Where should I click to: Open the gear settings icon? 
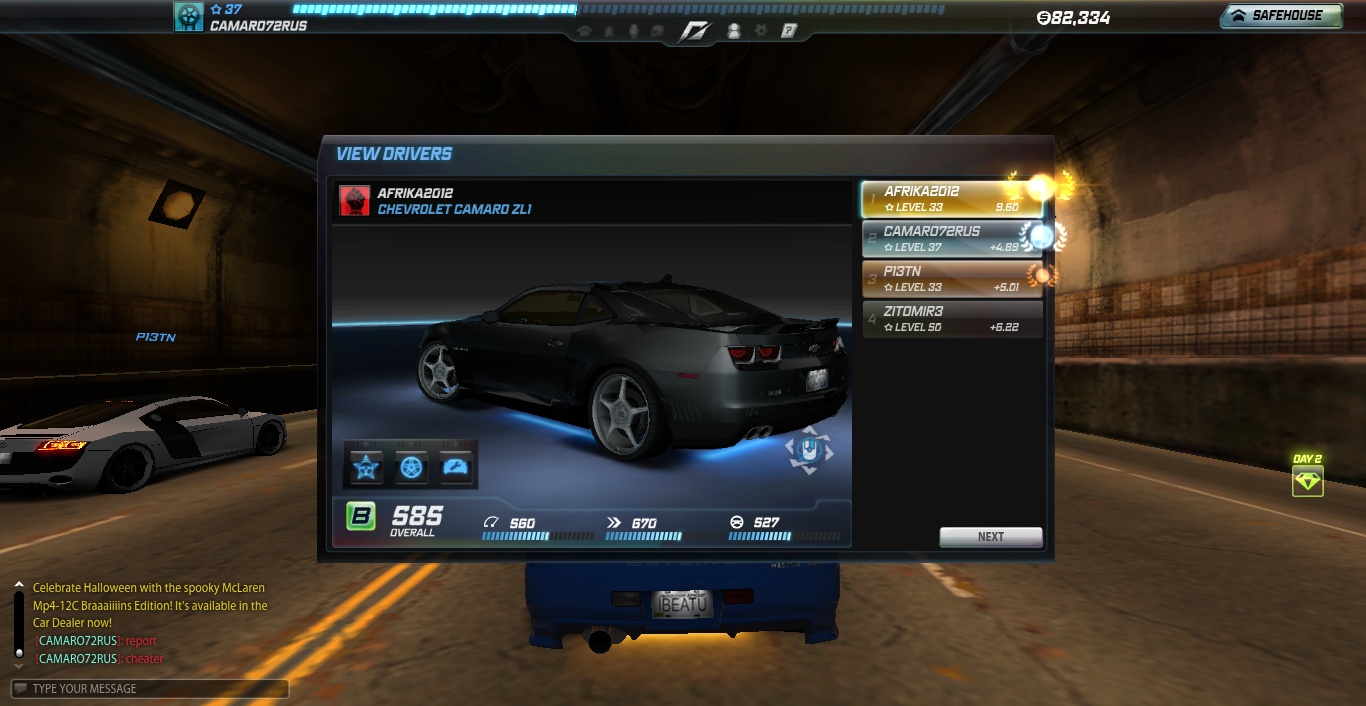(x=761, y=31)
